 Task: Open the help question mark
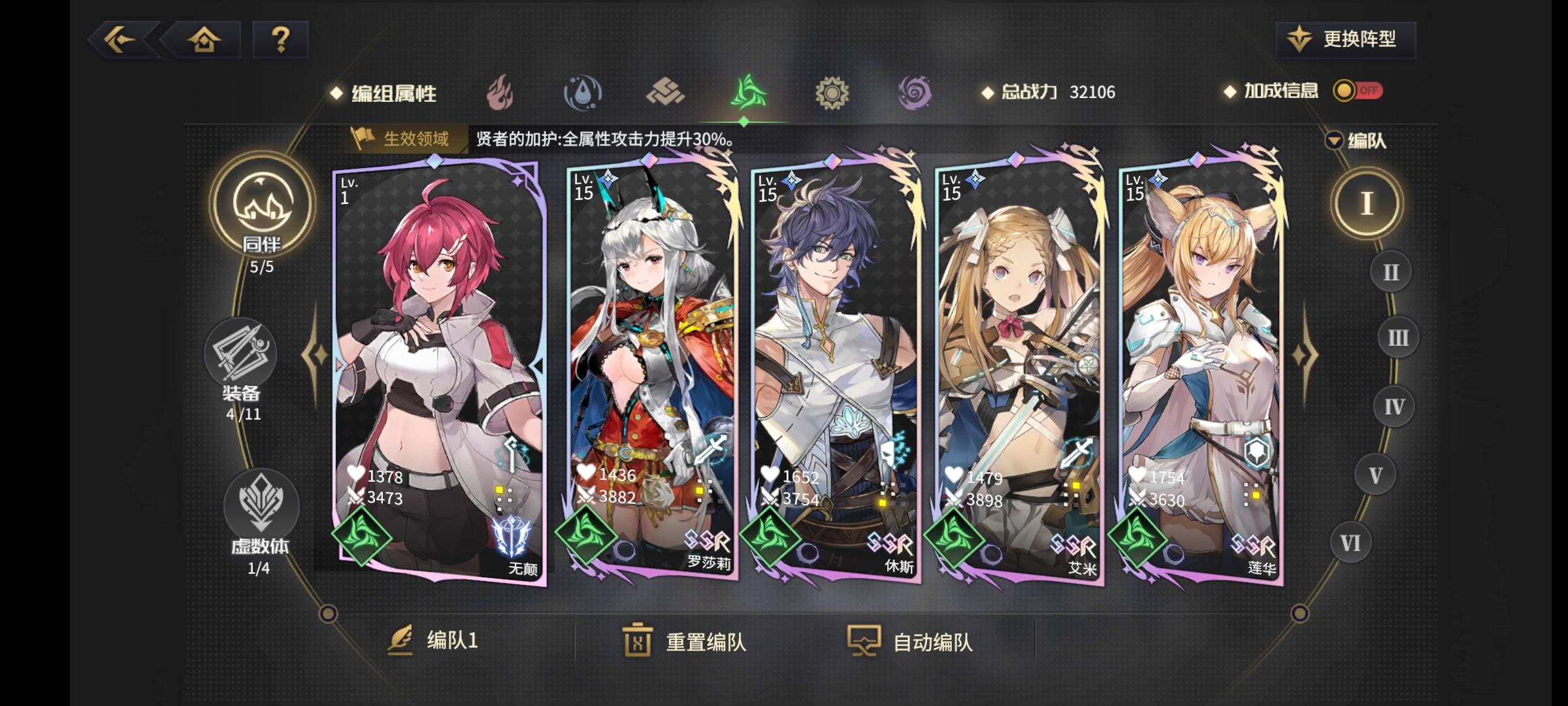(280, 39)
